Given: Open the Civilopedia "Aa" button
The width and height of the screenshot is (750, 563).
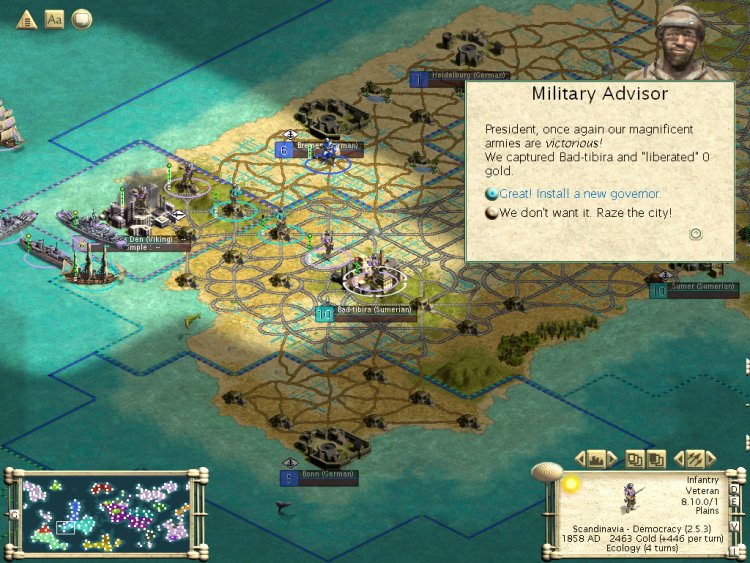Looking at the screenshot, I should [x=54, y=19].
